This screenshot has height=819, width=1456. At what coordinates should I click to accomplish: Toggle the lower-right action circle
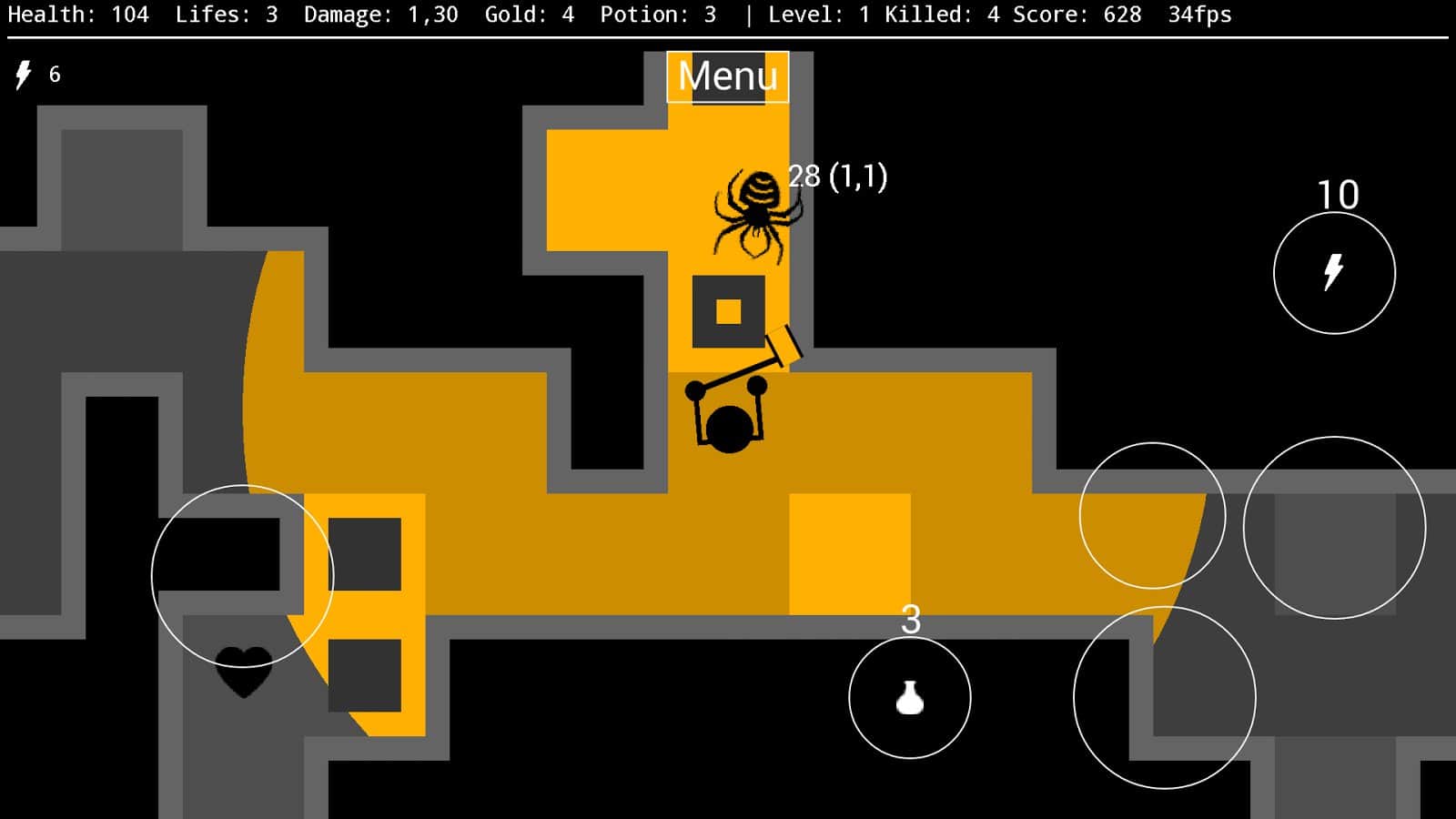pos(1167,696)
